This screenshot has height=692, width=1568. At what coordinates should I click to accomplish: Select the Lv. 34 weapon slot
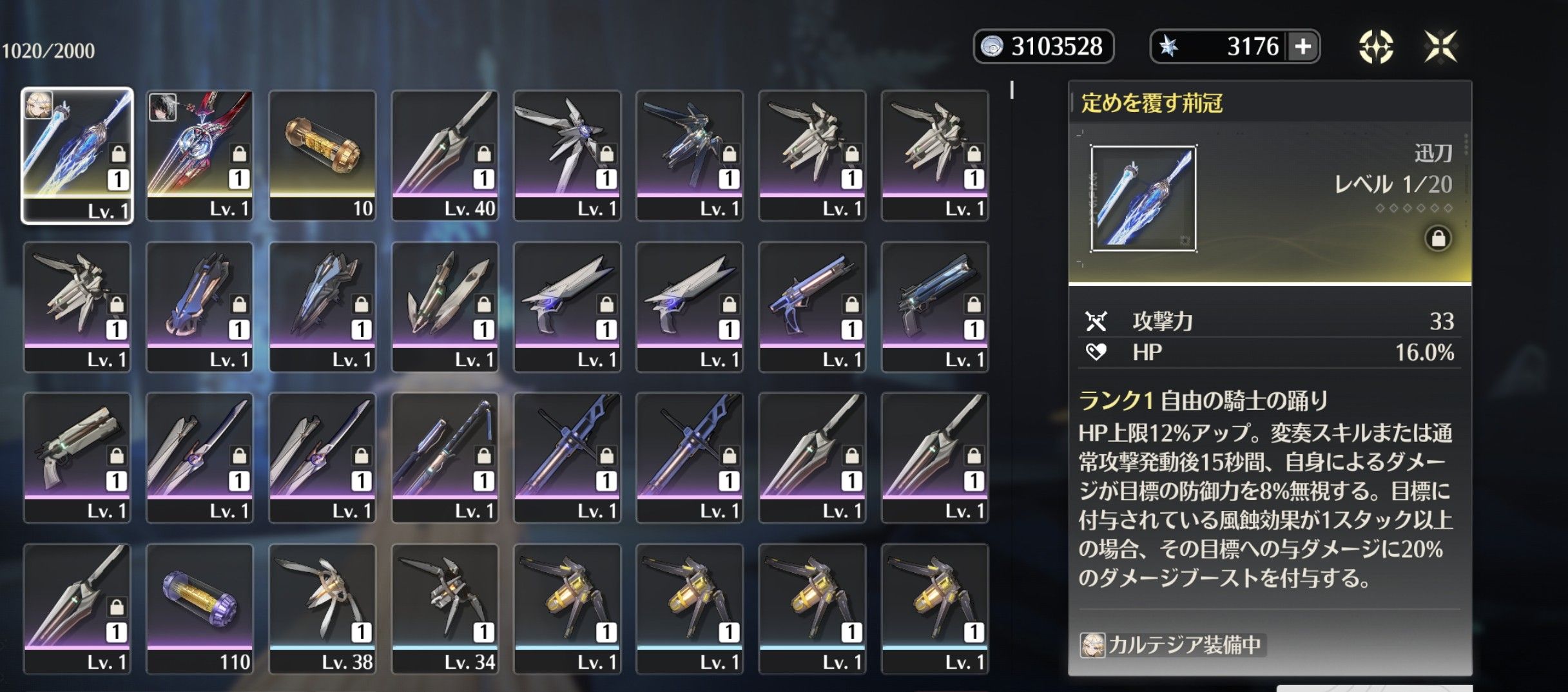445,609
